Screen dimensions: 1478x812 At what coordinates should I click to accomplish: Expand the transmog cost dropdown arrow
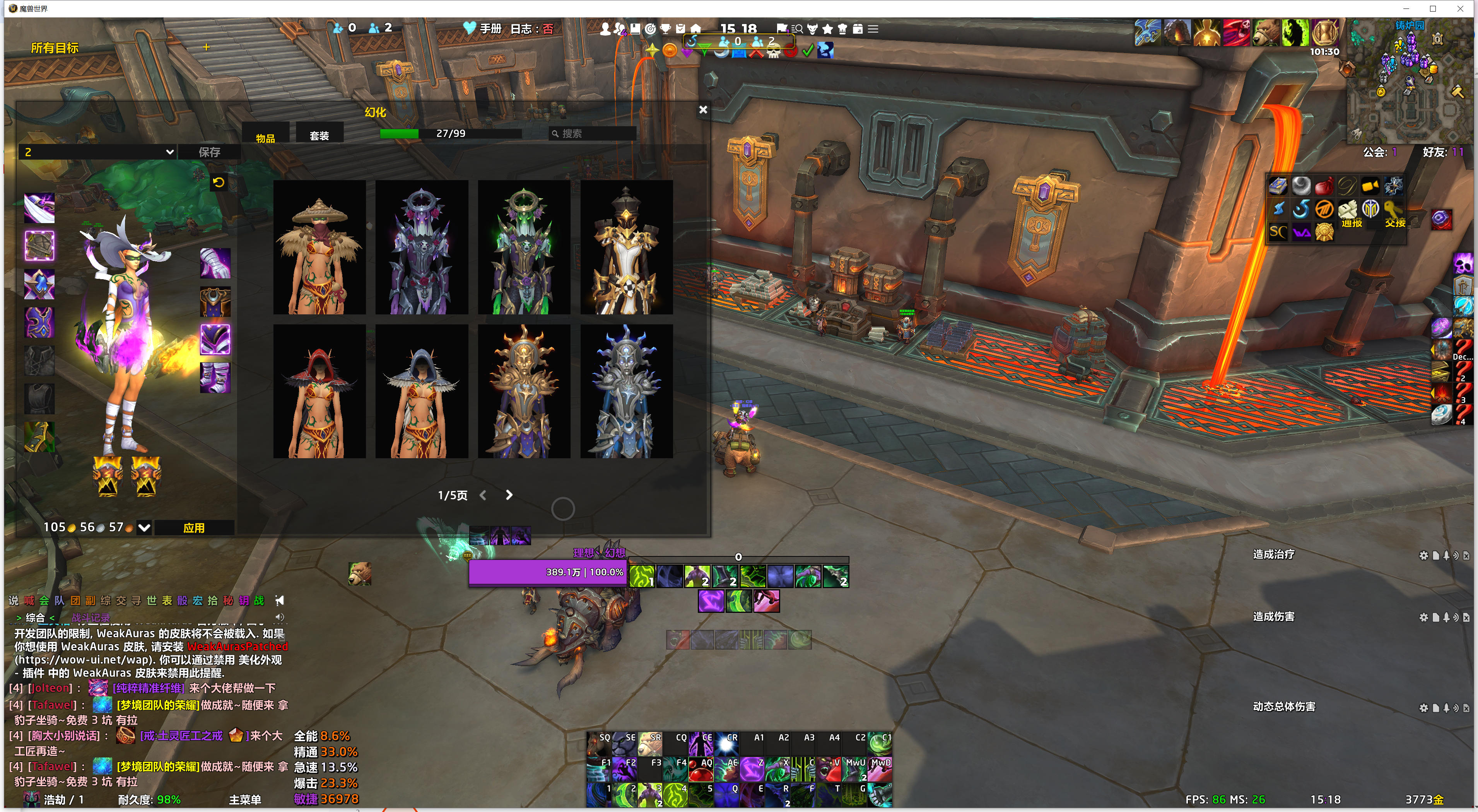point(145,527)
